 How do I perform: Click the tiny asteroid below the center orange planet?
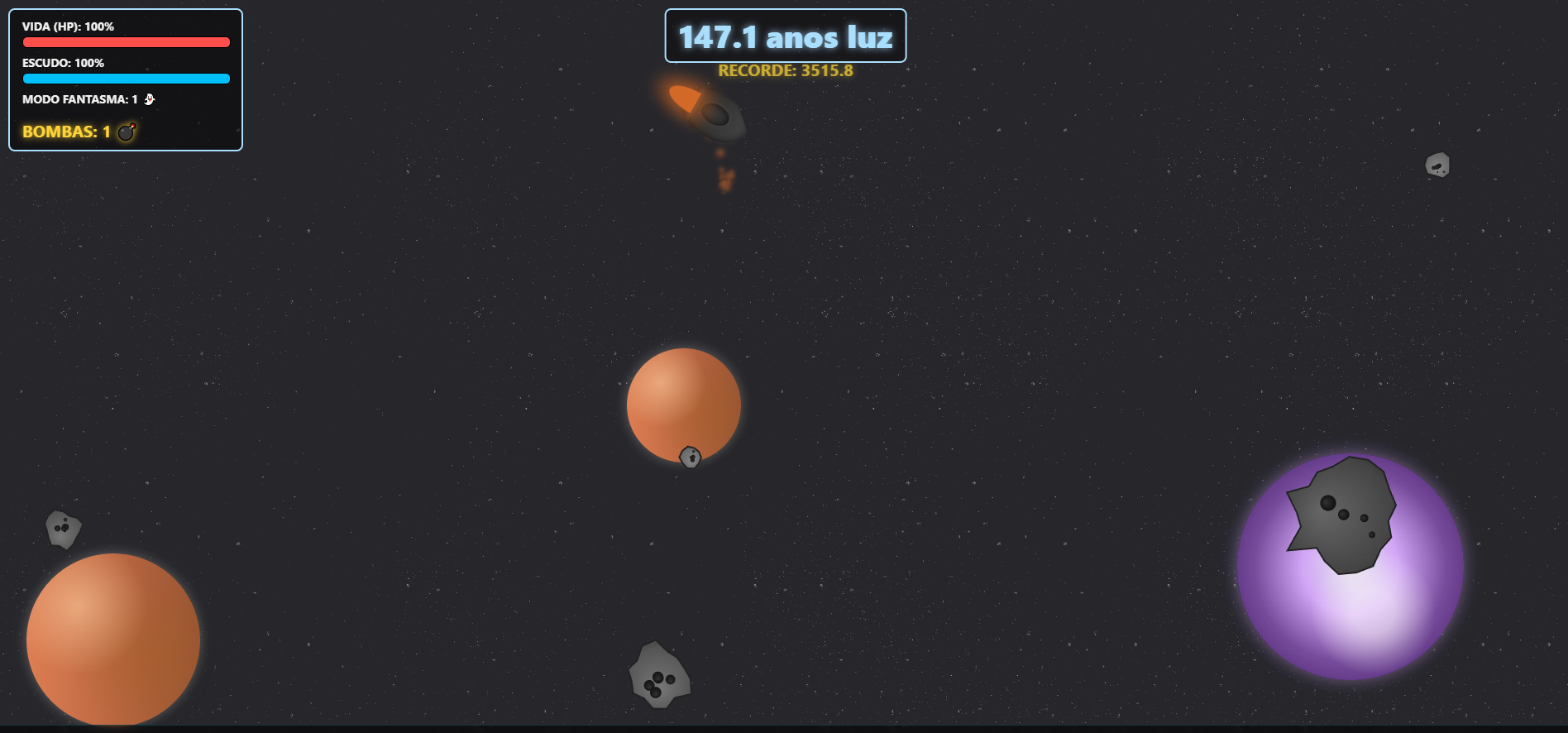point(689,456)
